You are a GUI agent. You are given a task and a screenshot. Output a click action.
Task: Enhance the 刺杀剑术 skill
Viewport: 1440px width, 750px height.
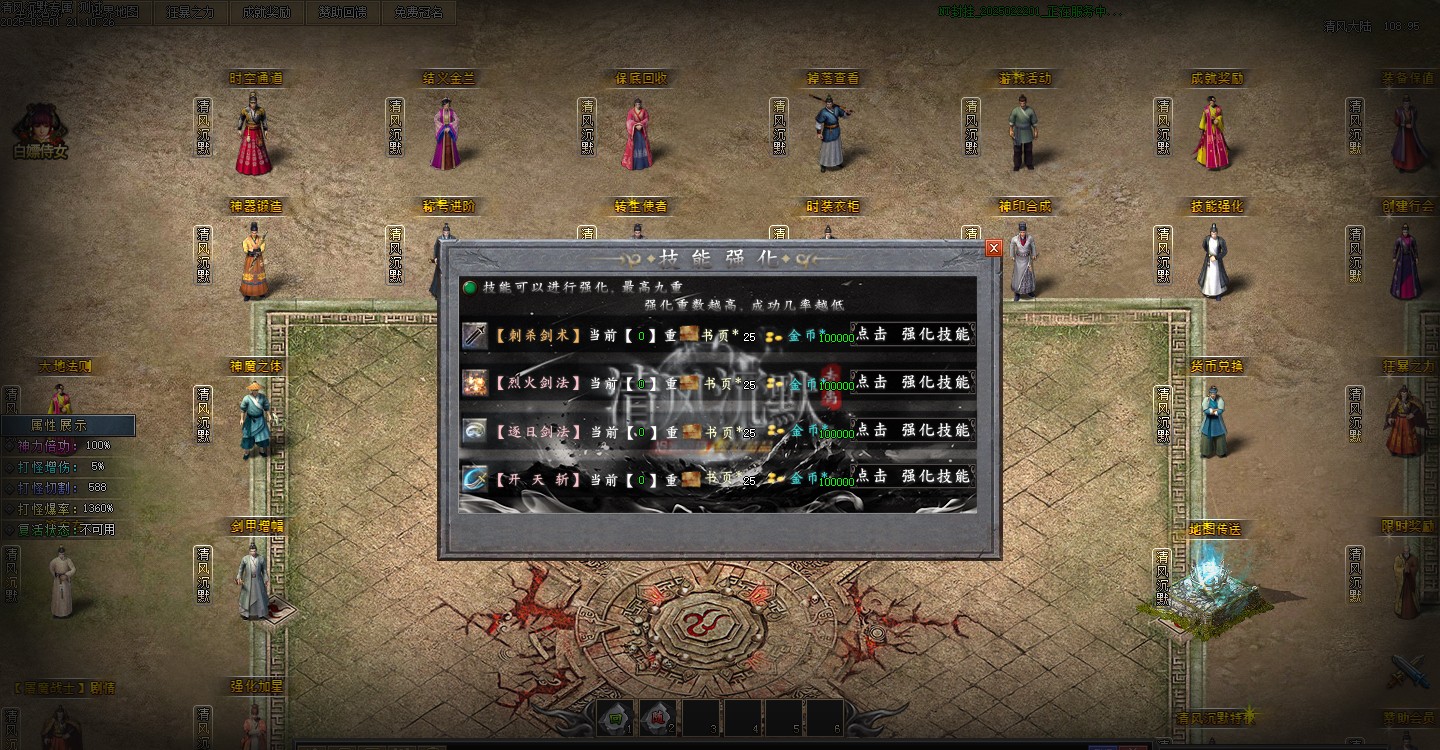coord(912,335)
